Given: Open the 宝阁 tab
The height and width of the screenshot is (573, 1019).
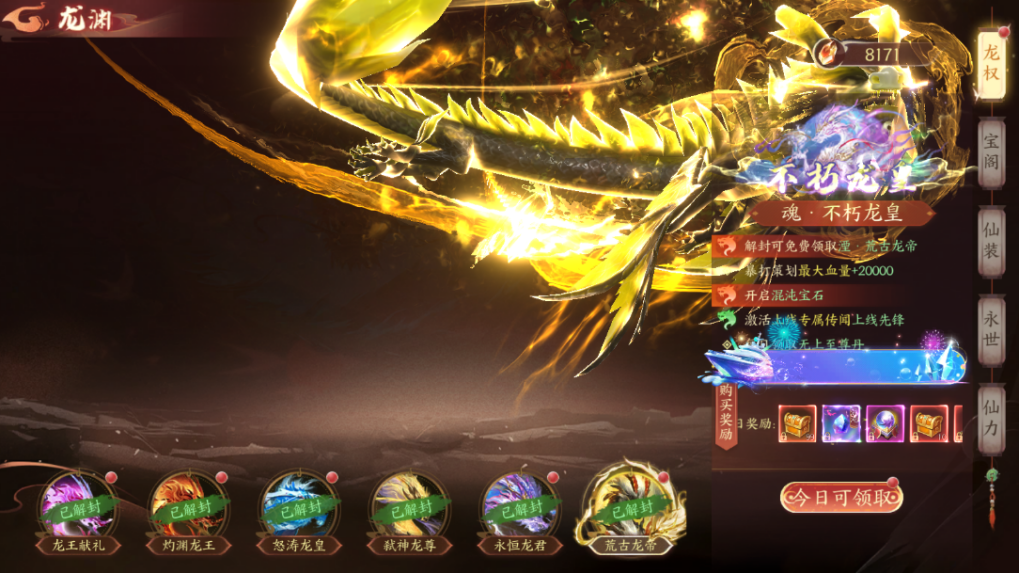Looking at the screenshot, I should coord(991,152).
